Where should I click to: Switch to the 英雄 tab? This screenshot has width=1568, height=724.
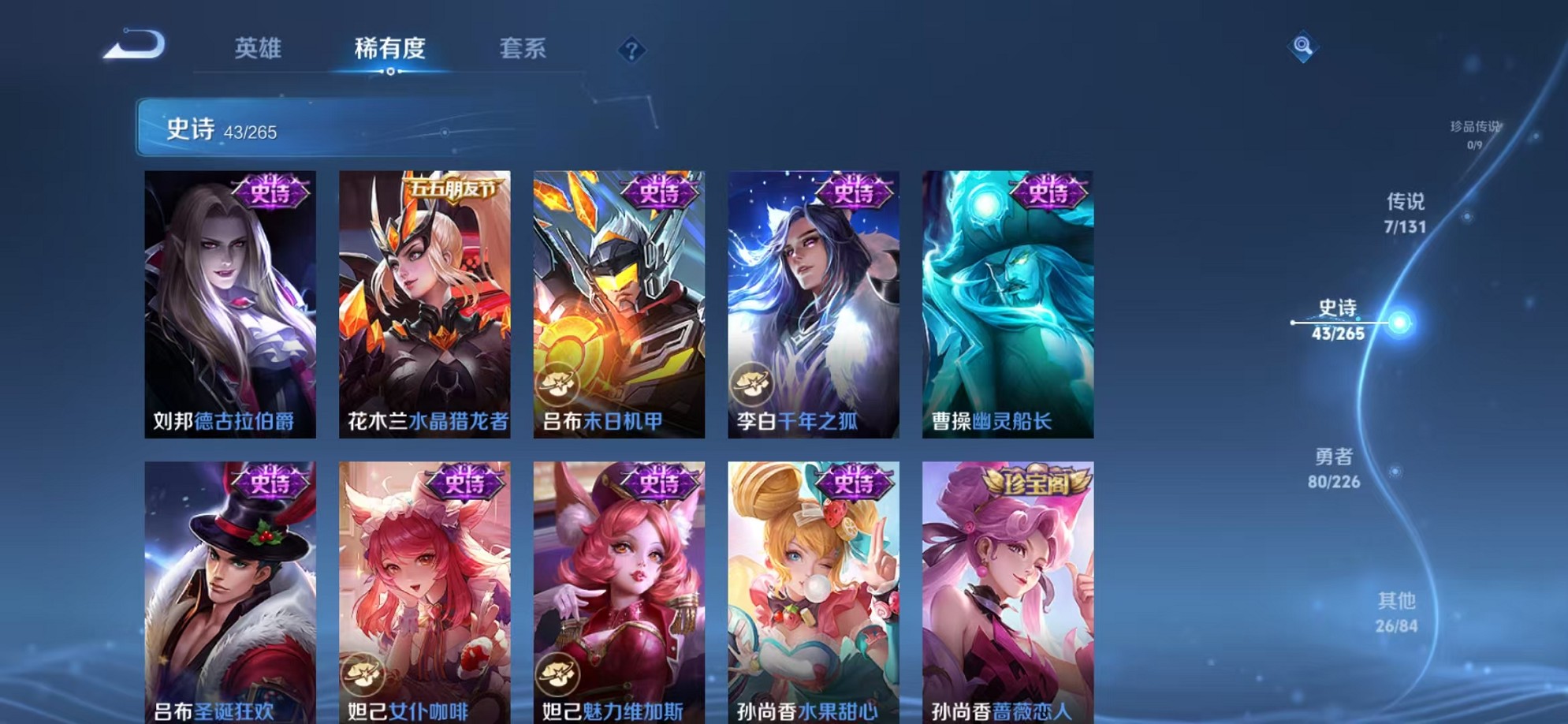tap(260, 49)
